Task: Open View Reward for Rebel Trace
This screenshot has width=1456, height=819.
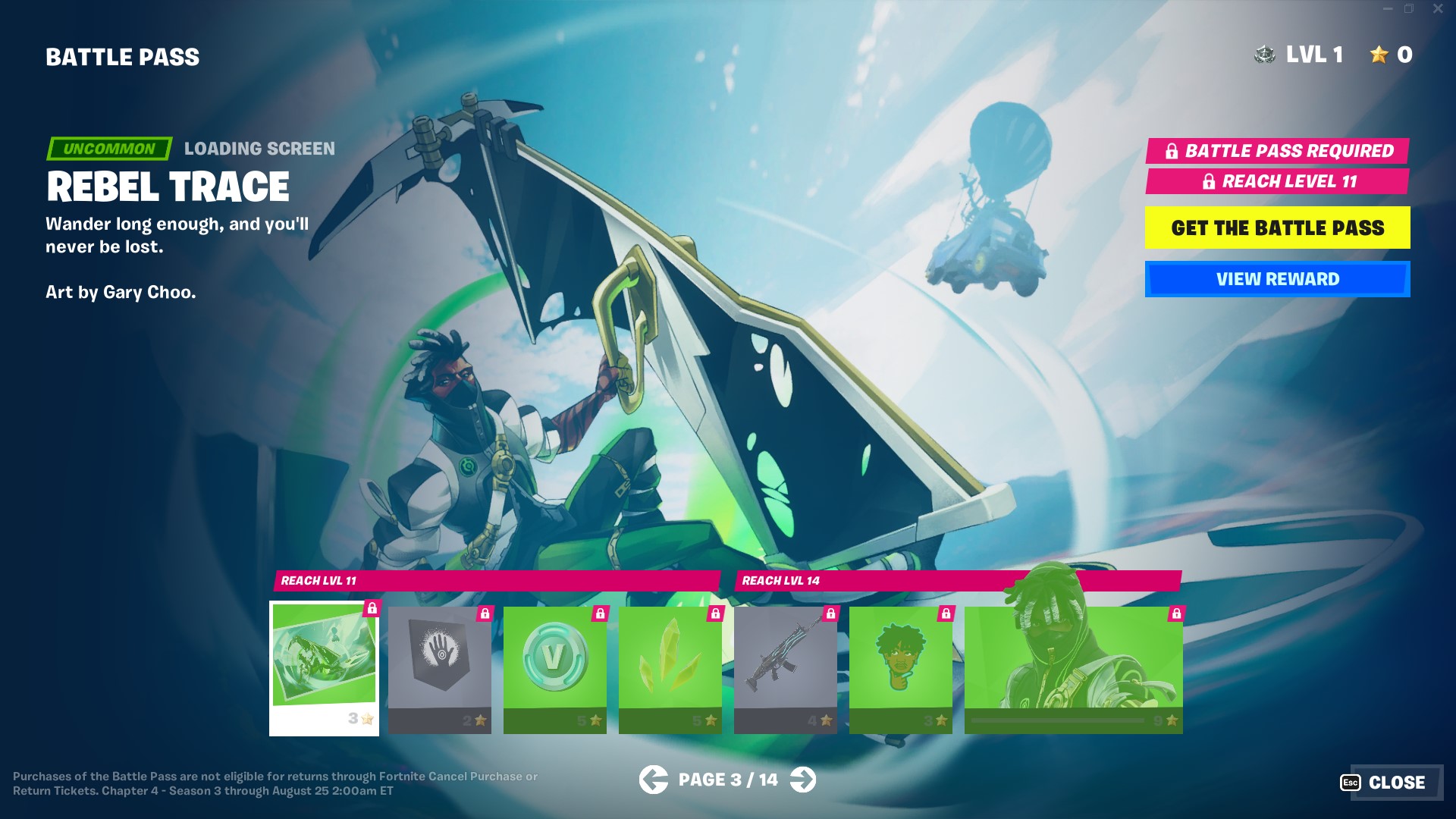Action: pyautogui.click(x=1277, y=279)
